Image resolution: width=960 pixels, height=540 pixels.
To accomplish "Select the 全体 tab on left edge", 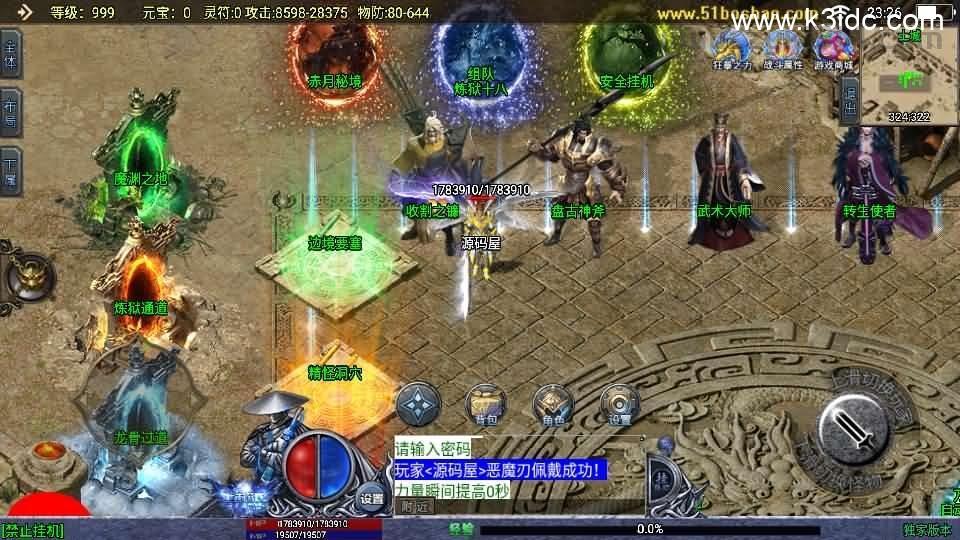I will (10, 52).
